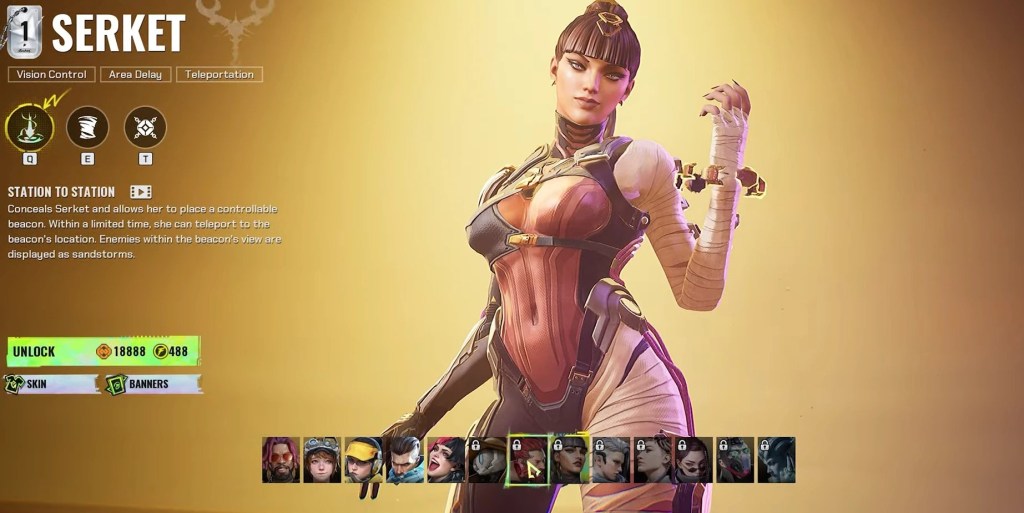Pick the locked red-haired hero portrait
Screen dimensions: 1024x513
pos(528,460)
